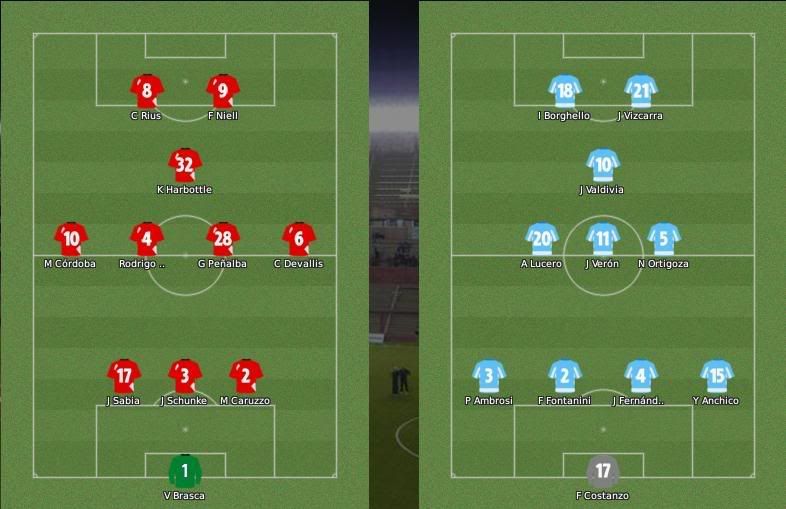This screenshot has width=786, height=509.
Task: Select F Niell's red number 9 shirt
Action: (223, 91)
